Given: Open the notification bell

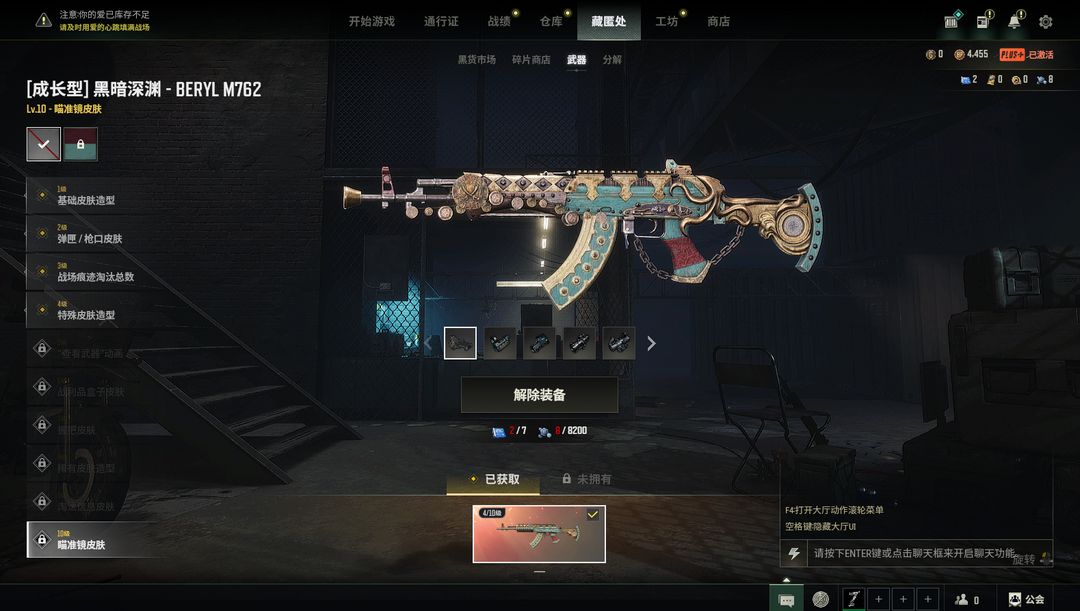Looking at the screenshot, I should (1014, 21).
